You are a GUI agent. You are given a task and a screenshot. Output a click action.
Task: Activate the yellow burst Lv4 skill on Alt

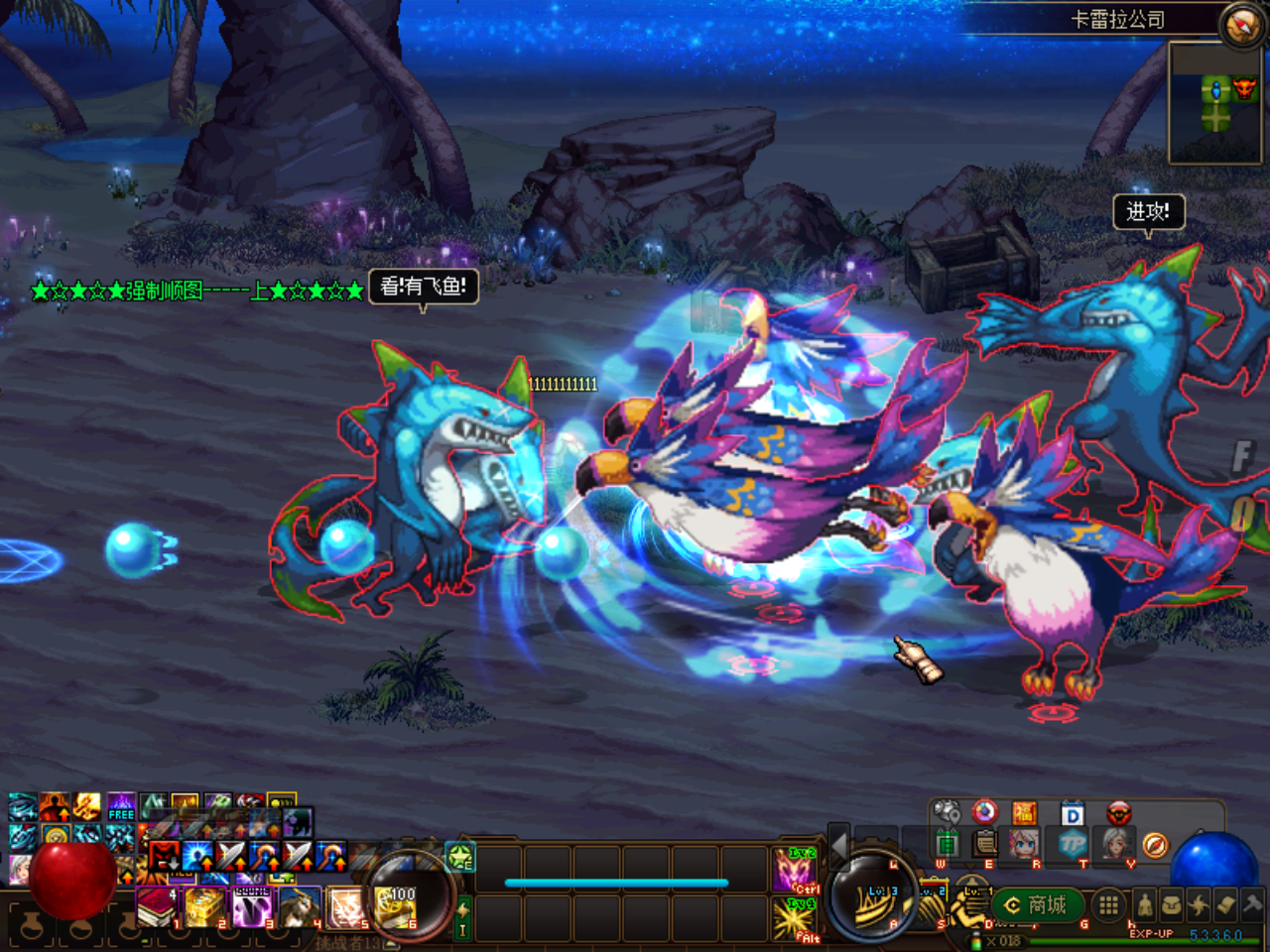click(795, 917)
